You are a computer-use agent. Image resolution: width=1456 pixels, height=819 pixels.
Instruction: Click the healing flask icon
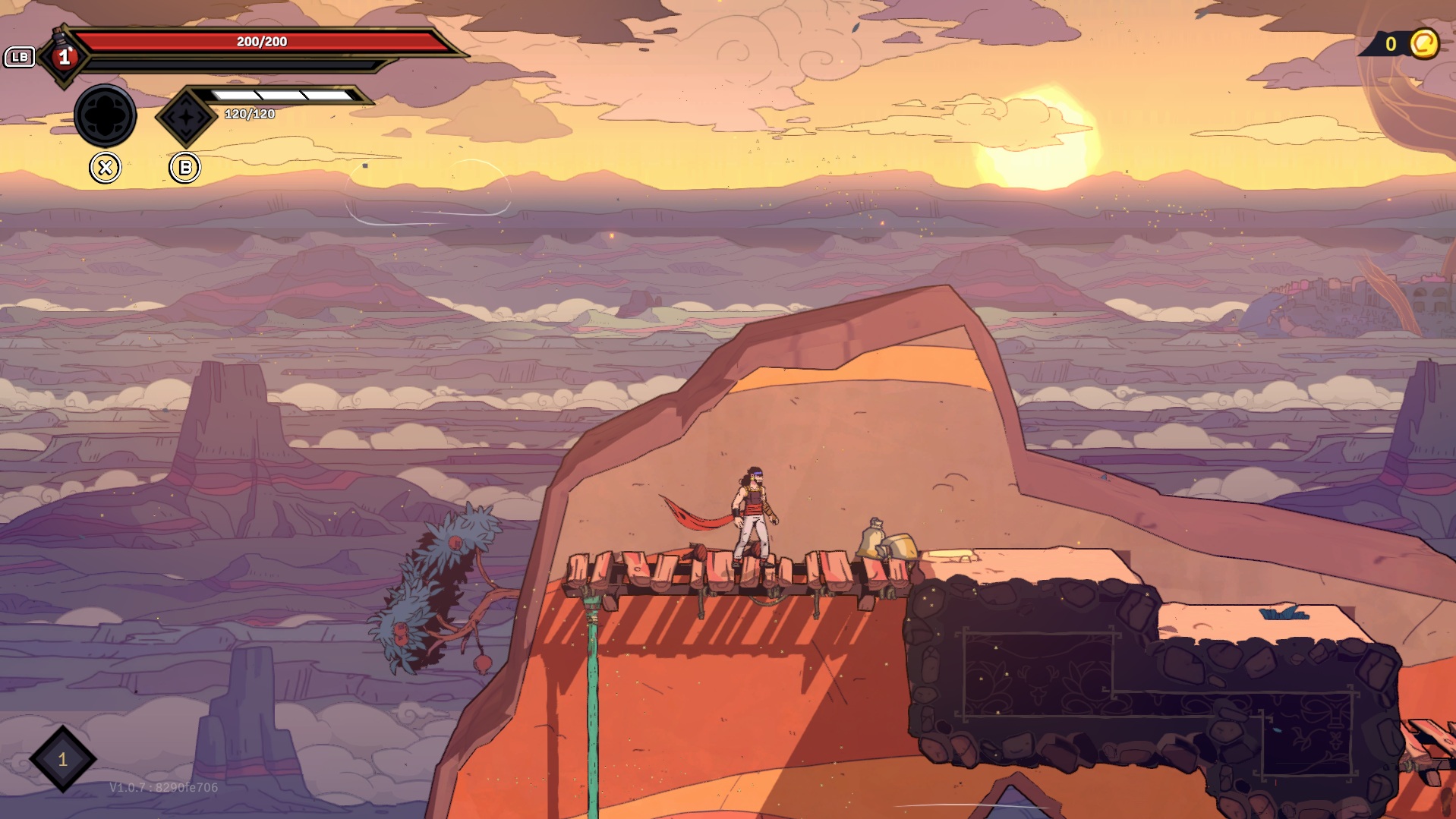64,55
